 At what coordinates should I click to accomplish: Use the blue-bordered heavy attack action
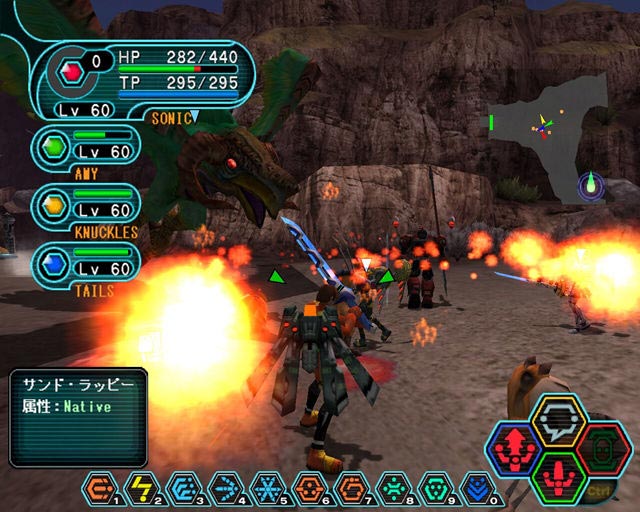pos(514,449)
